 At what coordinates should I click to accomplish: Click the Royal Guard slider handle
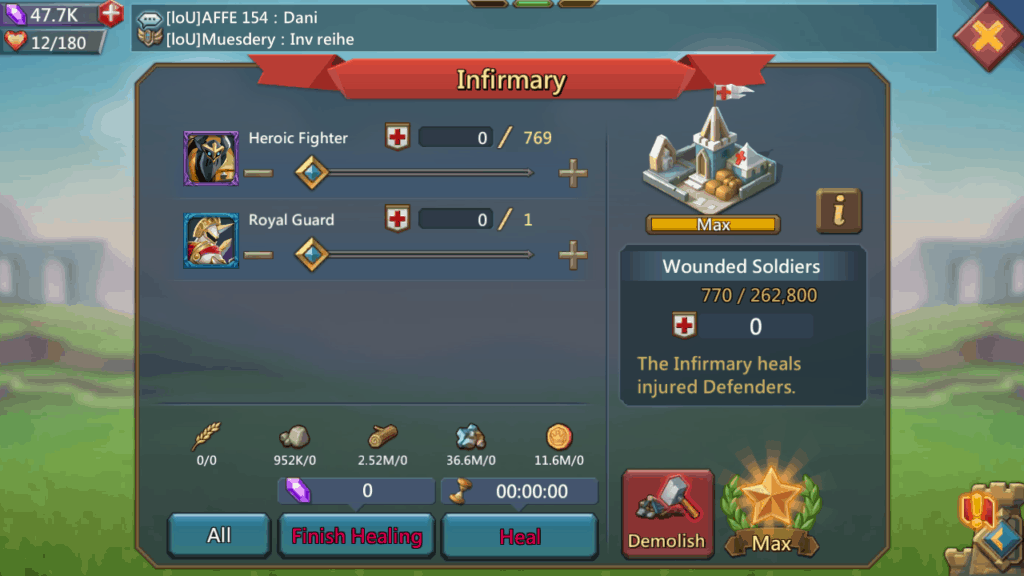pyautogui.click(x=313, y=255)
